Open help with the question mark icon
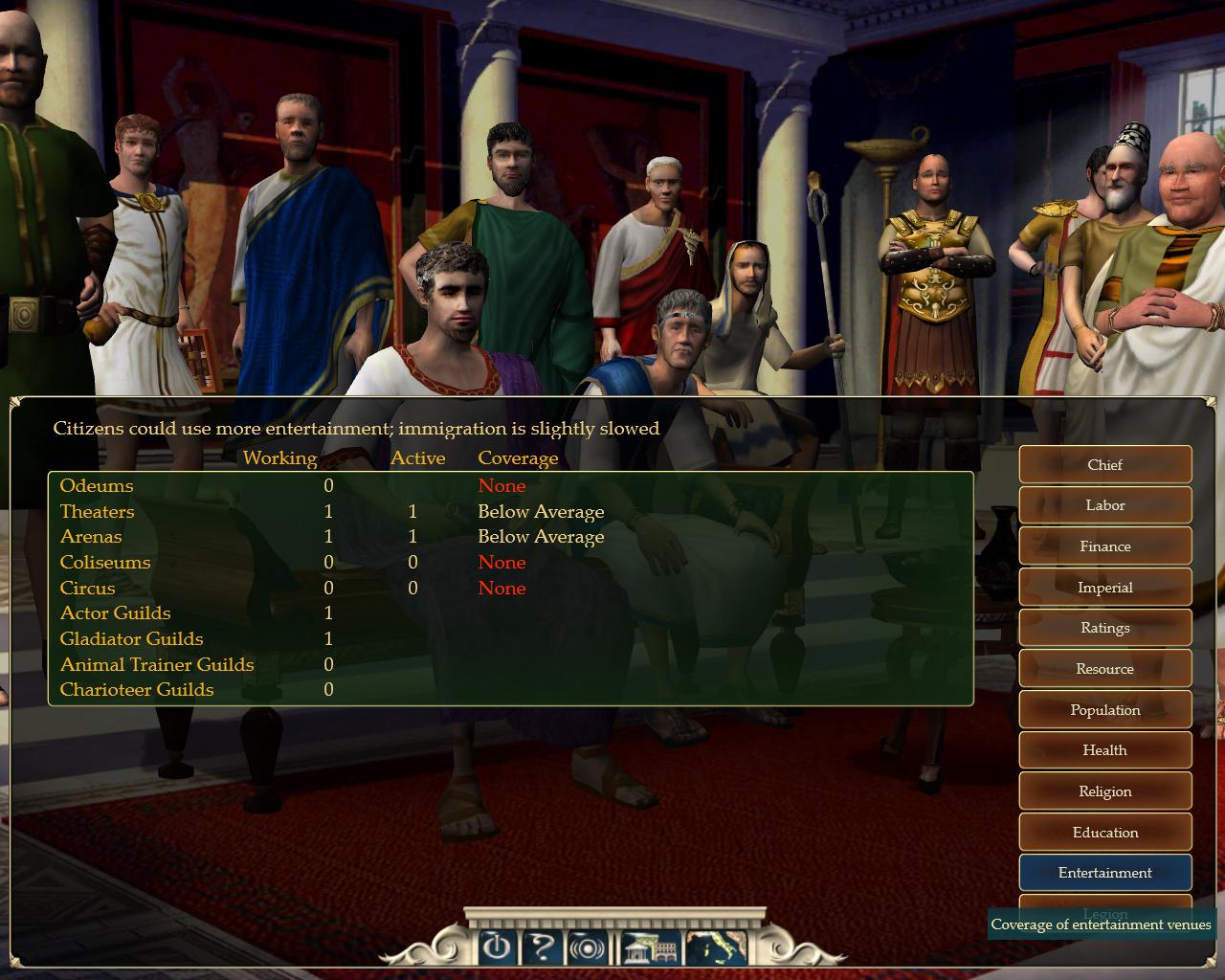The height and width of the screenshot is (980, 1225). tap(542, 947)
